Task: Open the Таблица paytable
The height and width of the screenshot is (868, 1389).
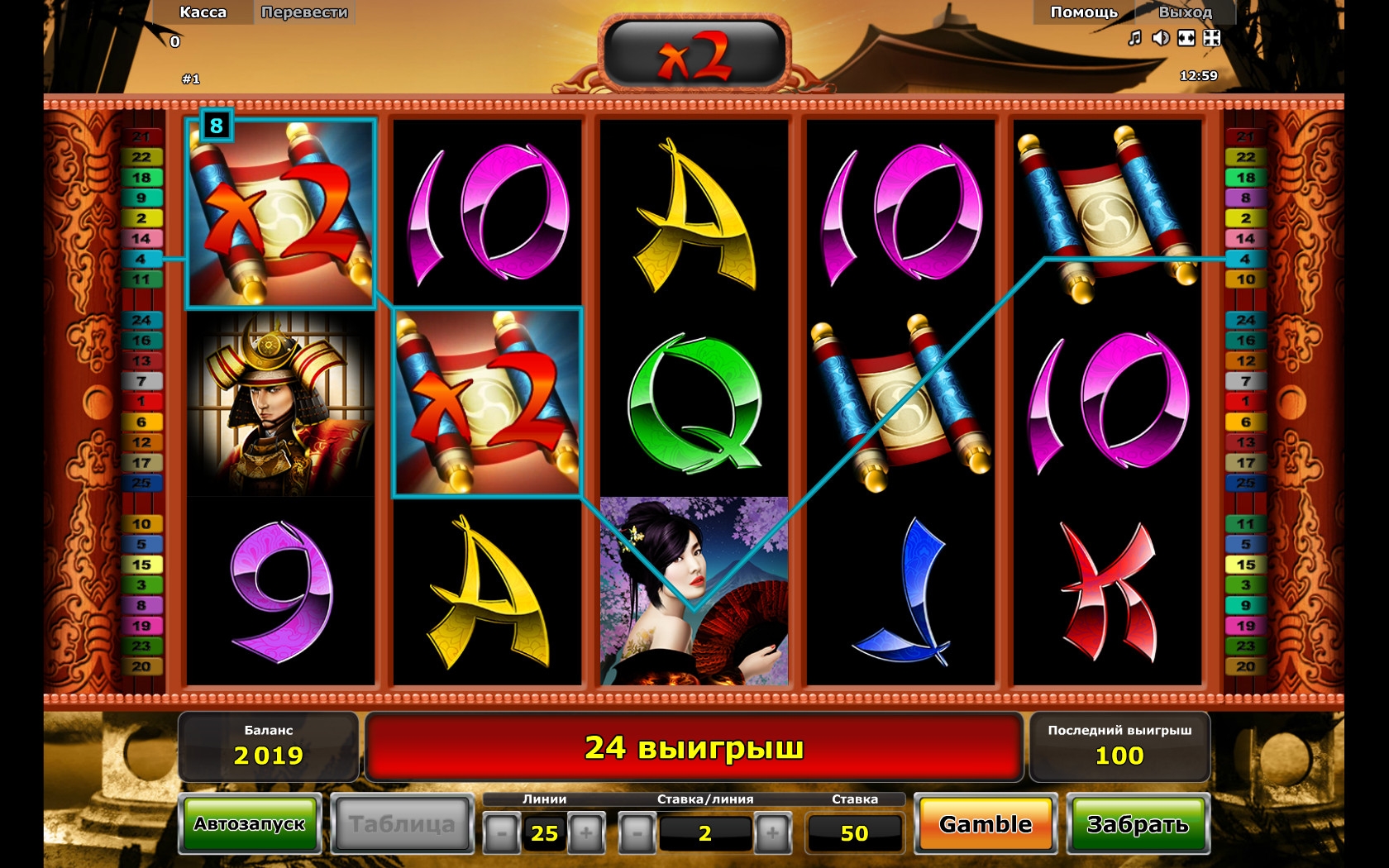Action: coord(402,824)
